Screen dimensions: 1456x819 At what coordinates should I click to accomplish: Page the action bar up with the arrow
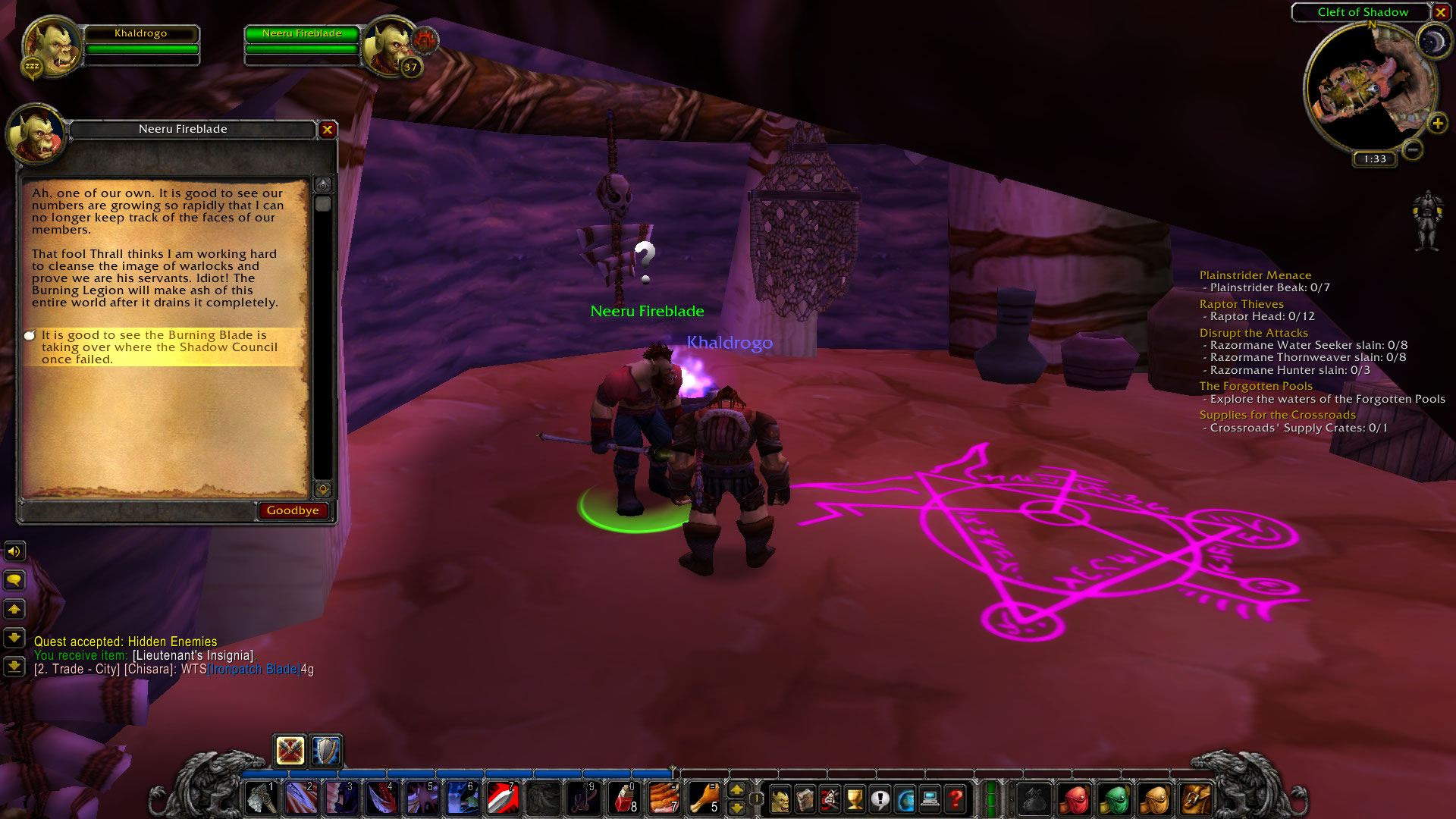(737, 789)
